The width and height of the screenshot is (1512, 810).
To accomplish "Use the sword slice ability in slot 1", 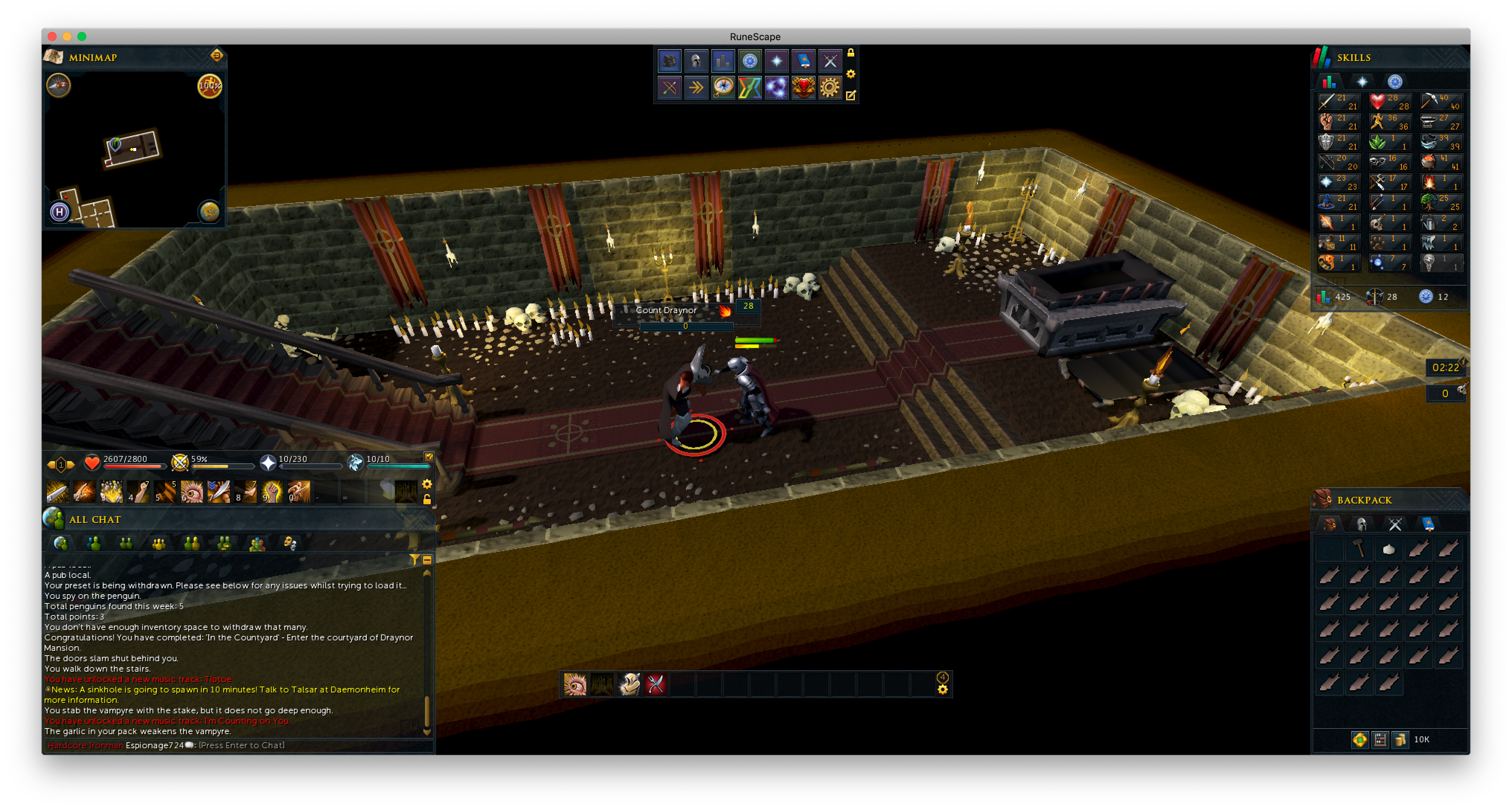I will pos(58,492).
